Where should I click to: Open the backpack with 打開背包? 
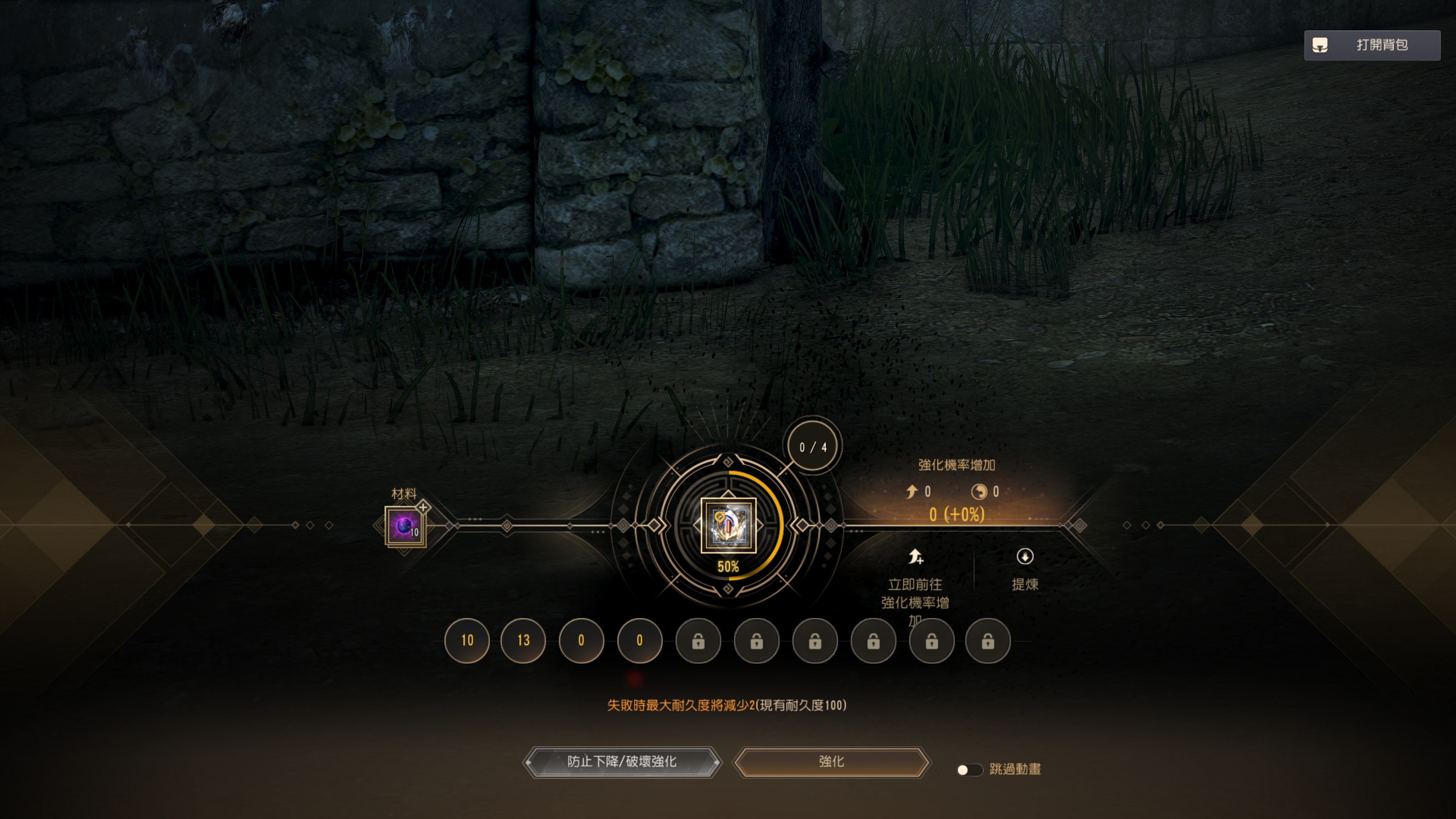[1371, 45]
